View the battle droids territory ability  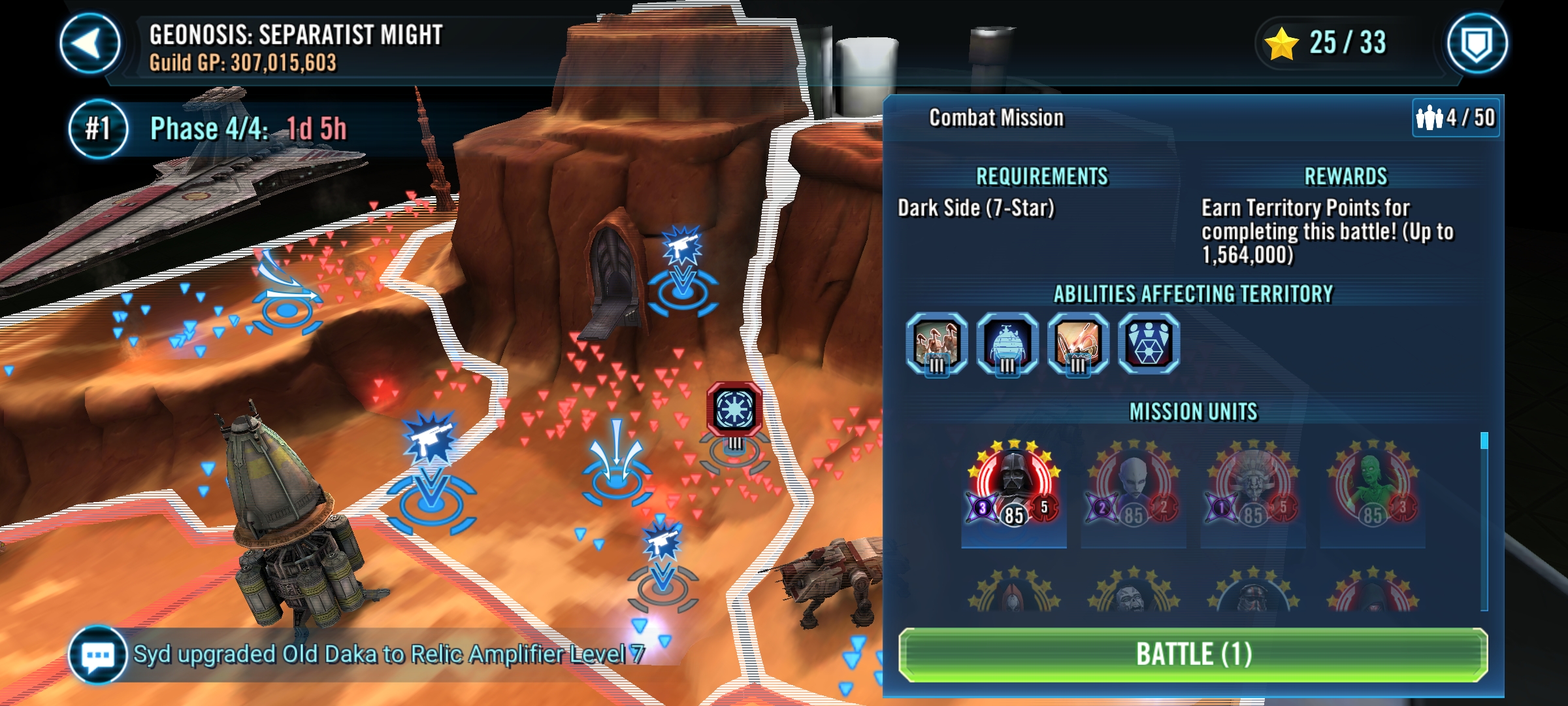(936, 343)
